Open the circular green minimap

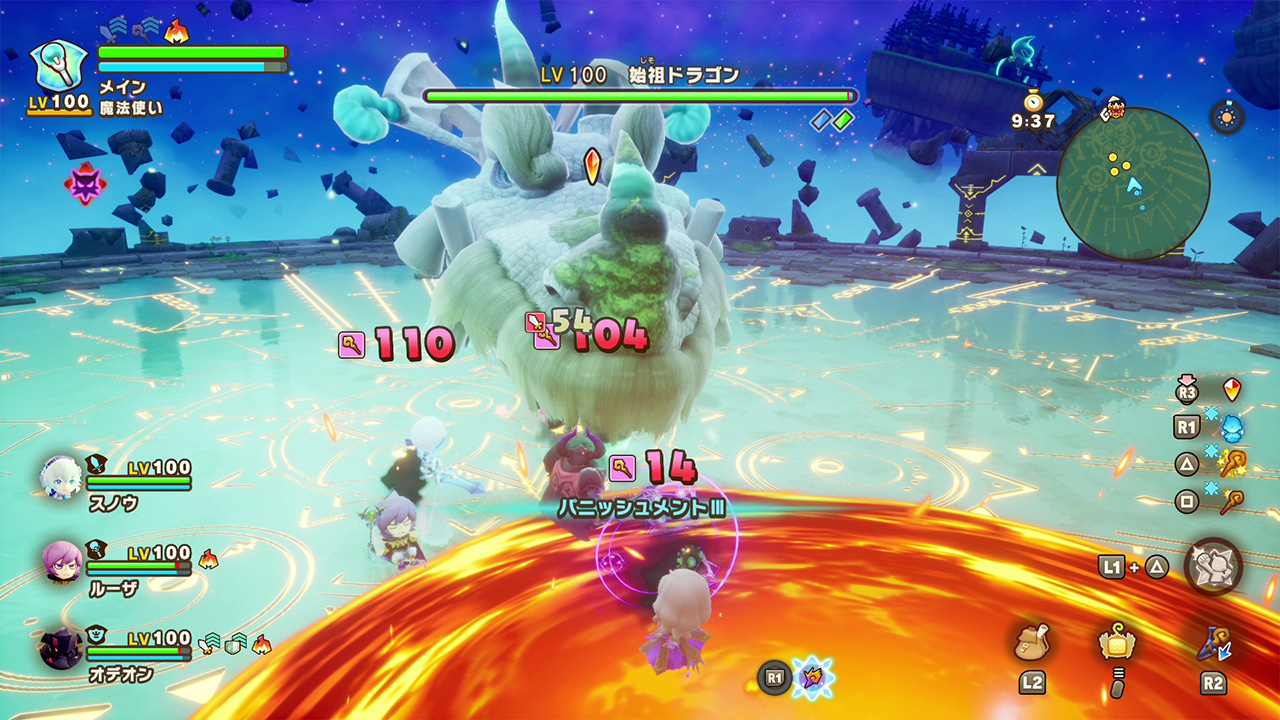1133,183
